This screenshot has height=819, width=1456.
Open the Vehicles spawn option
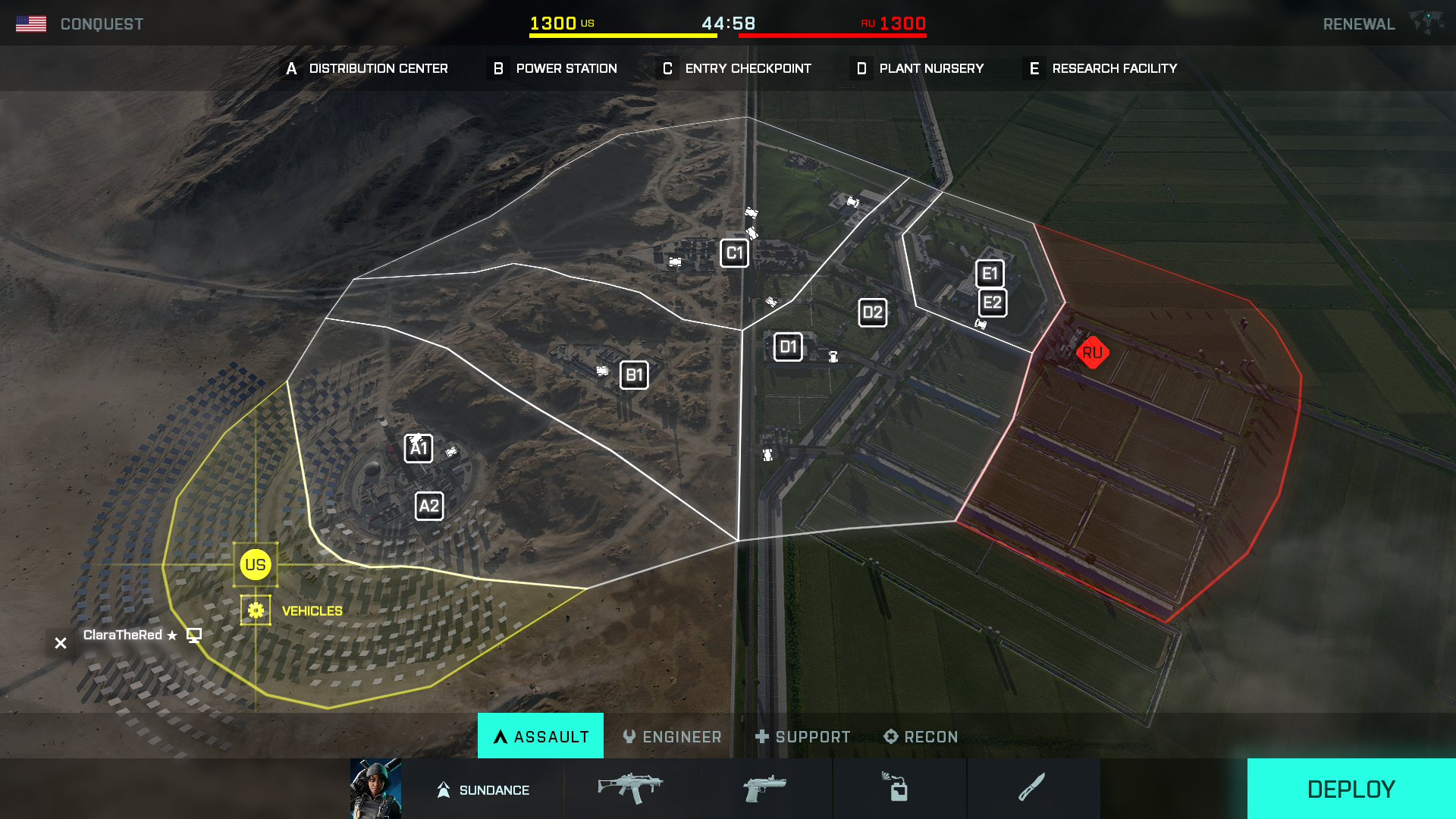(256, 610)
